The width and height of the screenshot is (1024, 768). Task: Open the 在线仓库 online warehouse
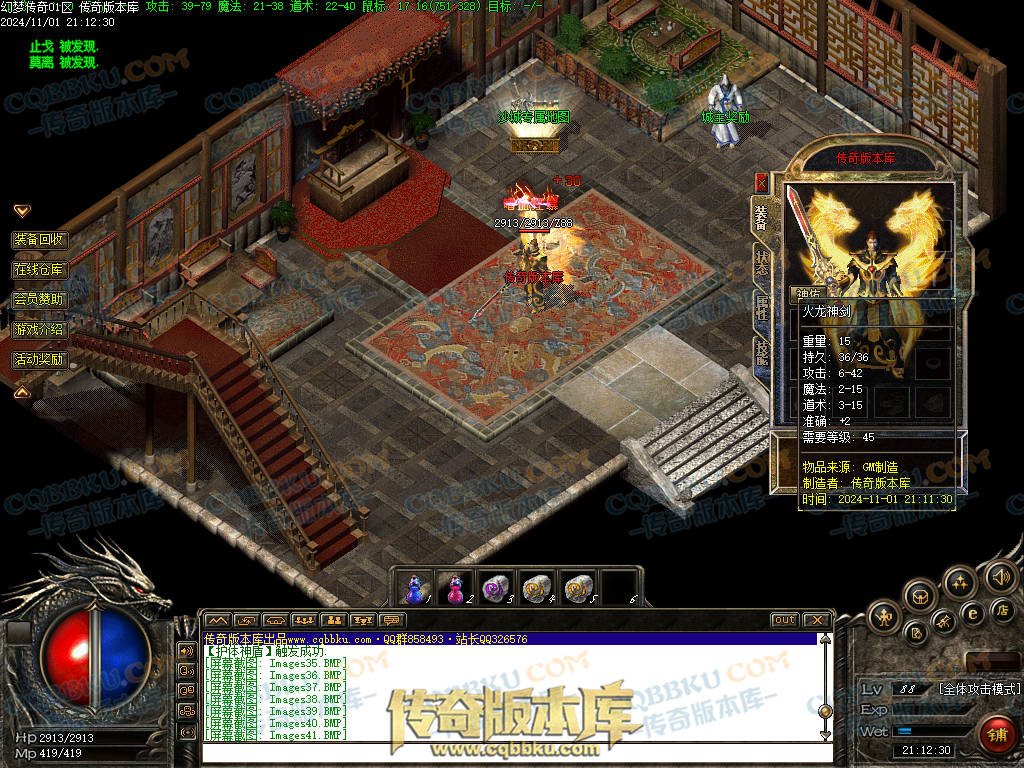pos(39,270)
